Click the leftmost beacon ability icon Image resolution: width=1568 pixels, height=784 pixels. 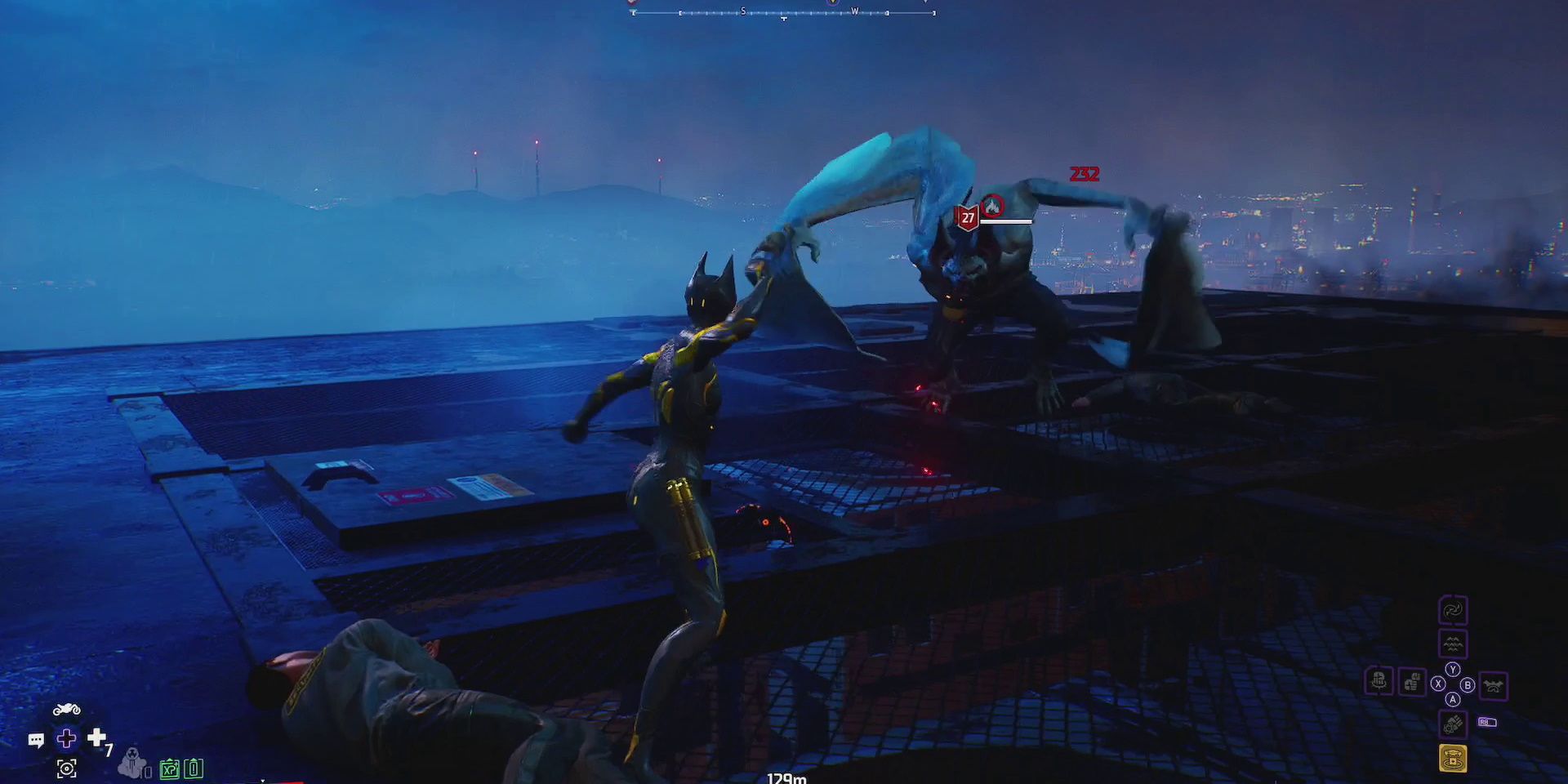[x=1379, y=683]
